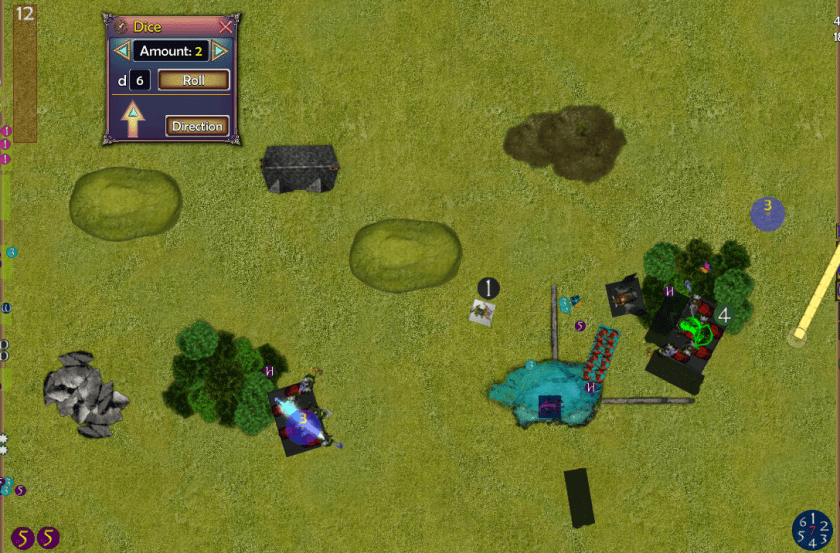Click the Direction button
The image size is (840, 553).
tap(196, 126)
